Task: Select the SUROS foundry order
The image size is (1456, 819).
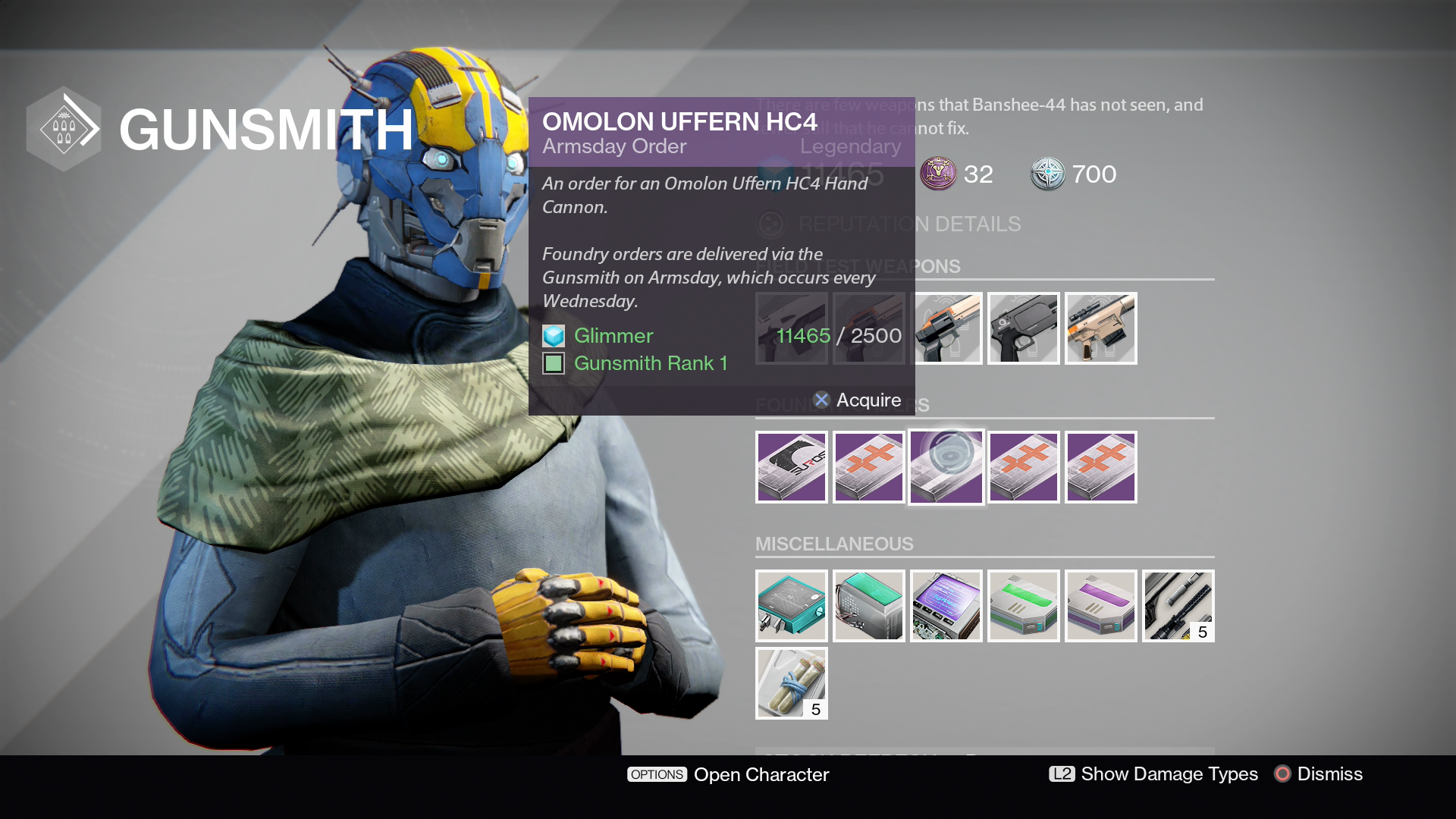Action: coord(791,467)
